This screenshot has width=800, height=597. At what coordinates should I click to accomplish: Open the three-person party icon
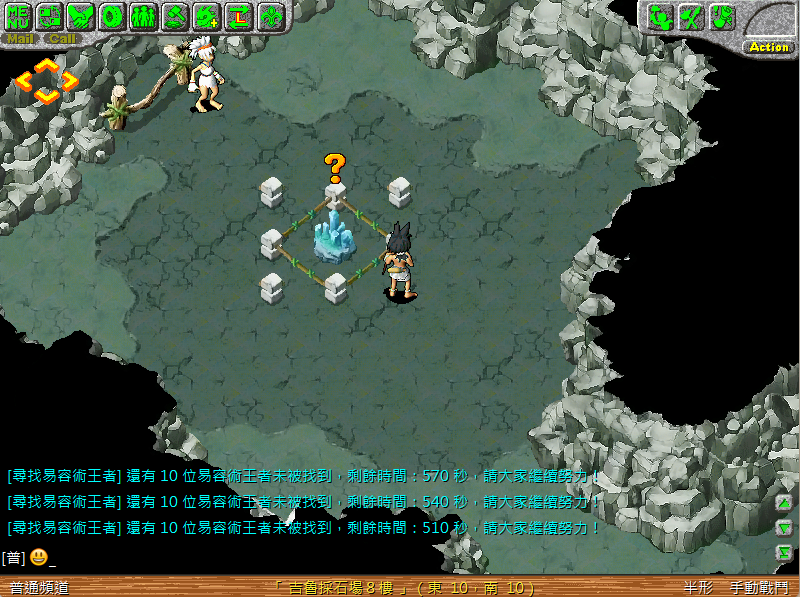143,16
